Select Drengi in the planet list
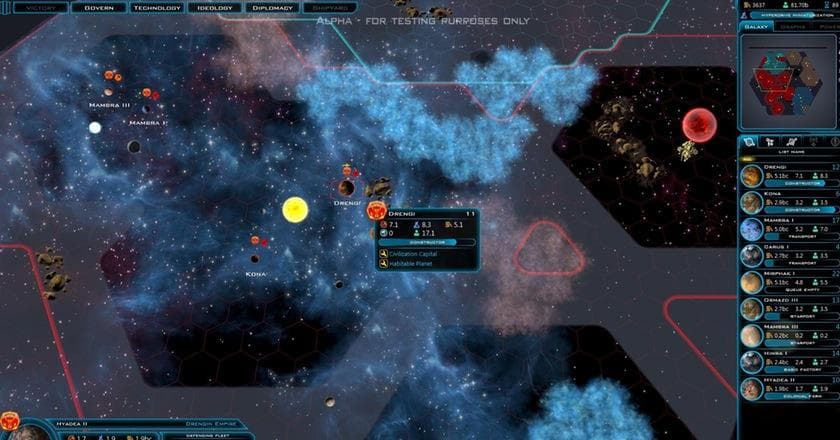840x440 pixels. click(x=790, y=174)
